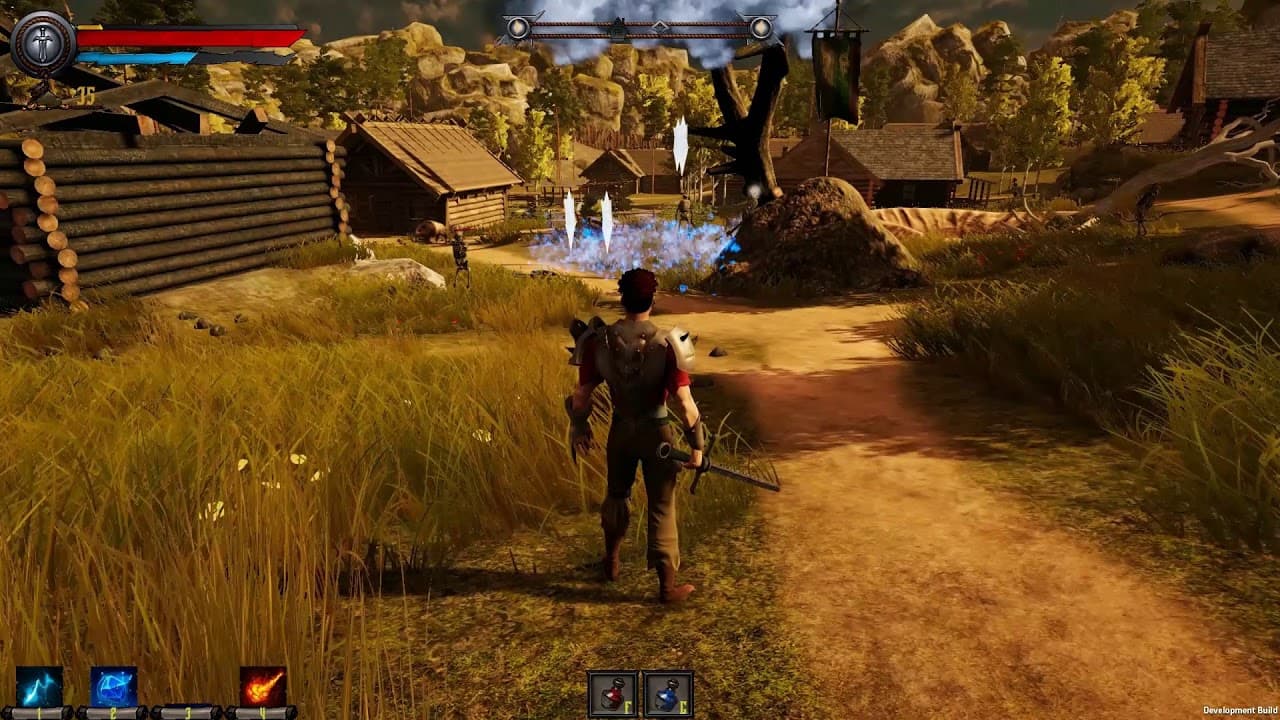Select the left circular ornament on the quest bar

[x=518, y=25]
